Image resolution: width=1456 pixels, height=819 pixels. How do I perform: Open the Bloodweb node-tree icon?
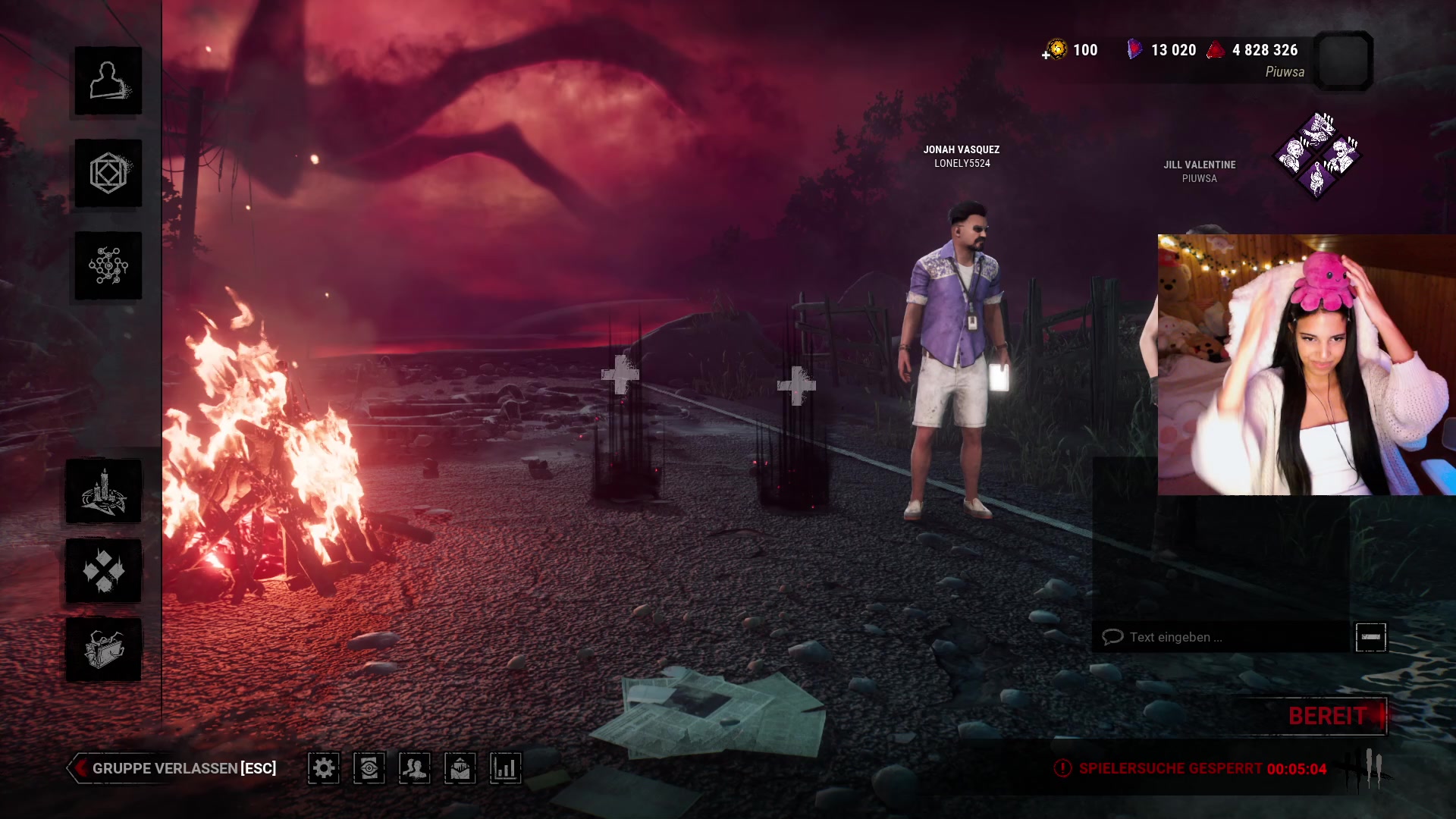pyautogui.click(x=108, y=266)
